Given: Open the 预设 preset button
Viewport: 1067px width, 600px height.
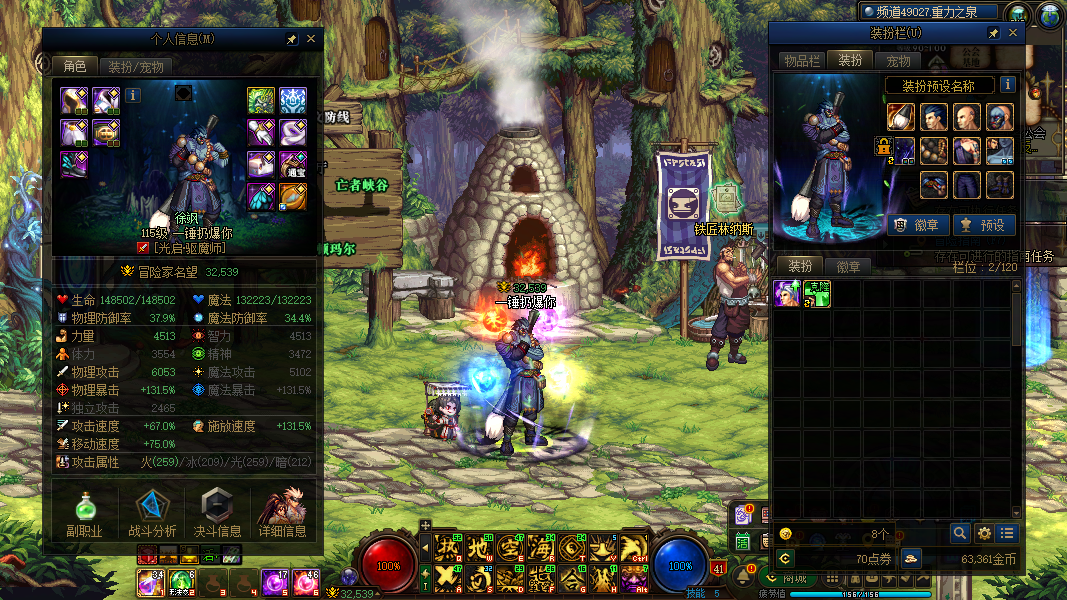Looking at the screenshot, I should tap(984, 225).
